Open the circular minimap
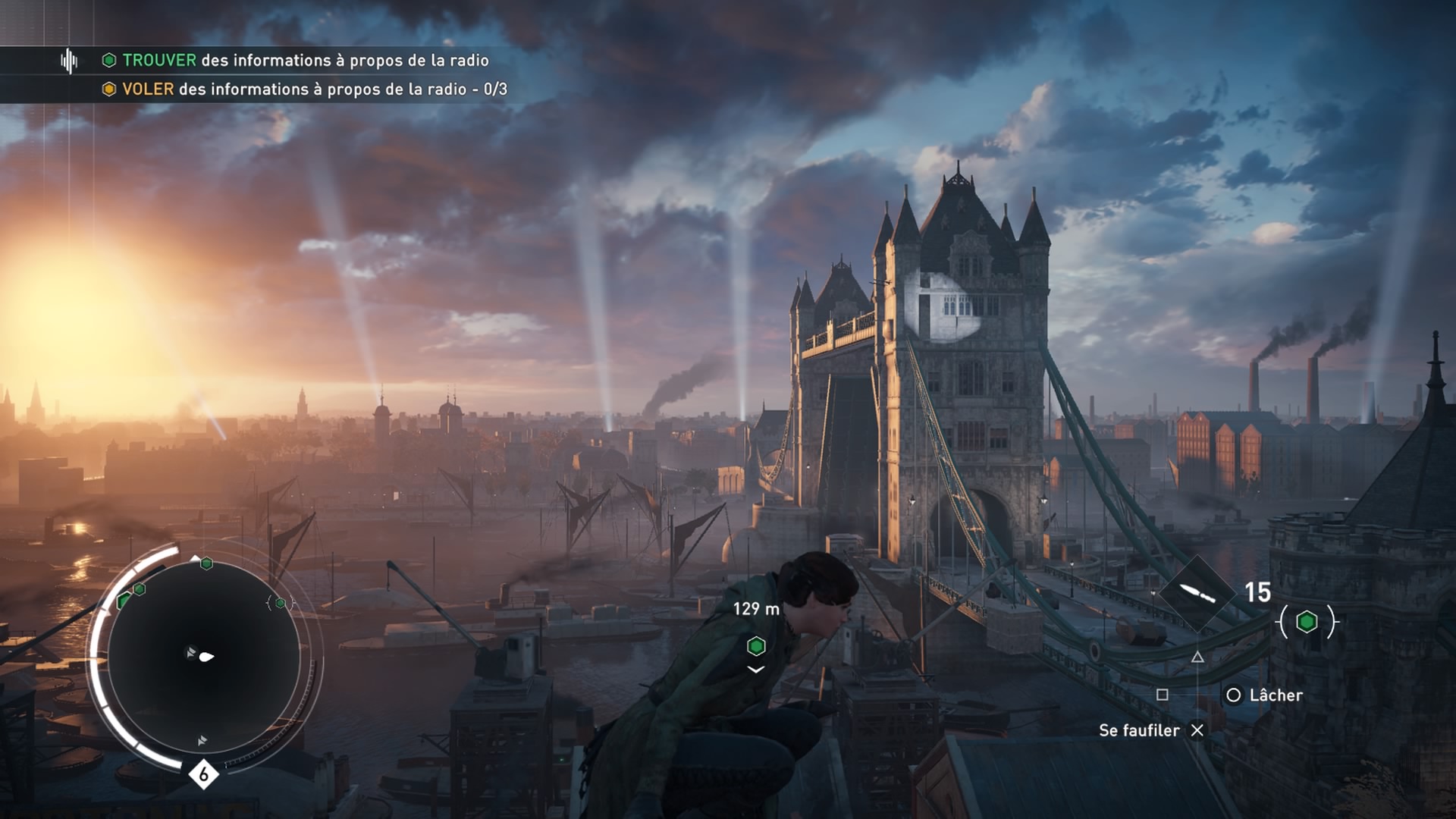The image size is (1456, 819). coord(203,657)
